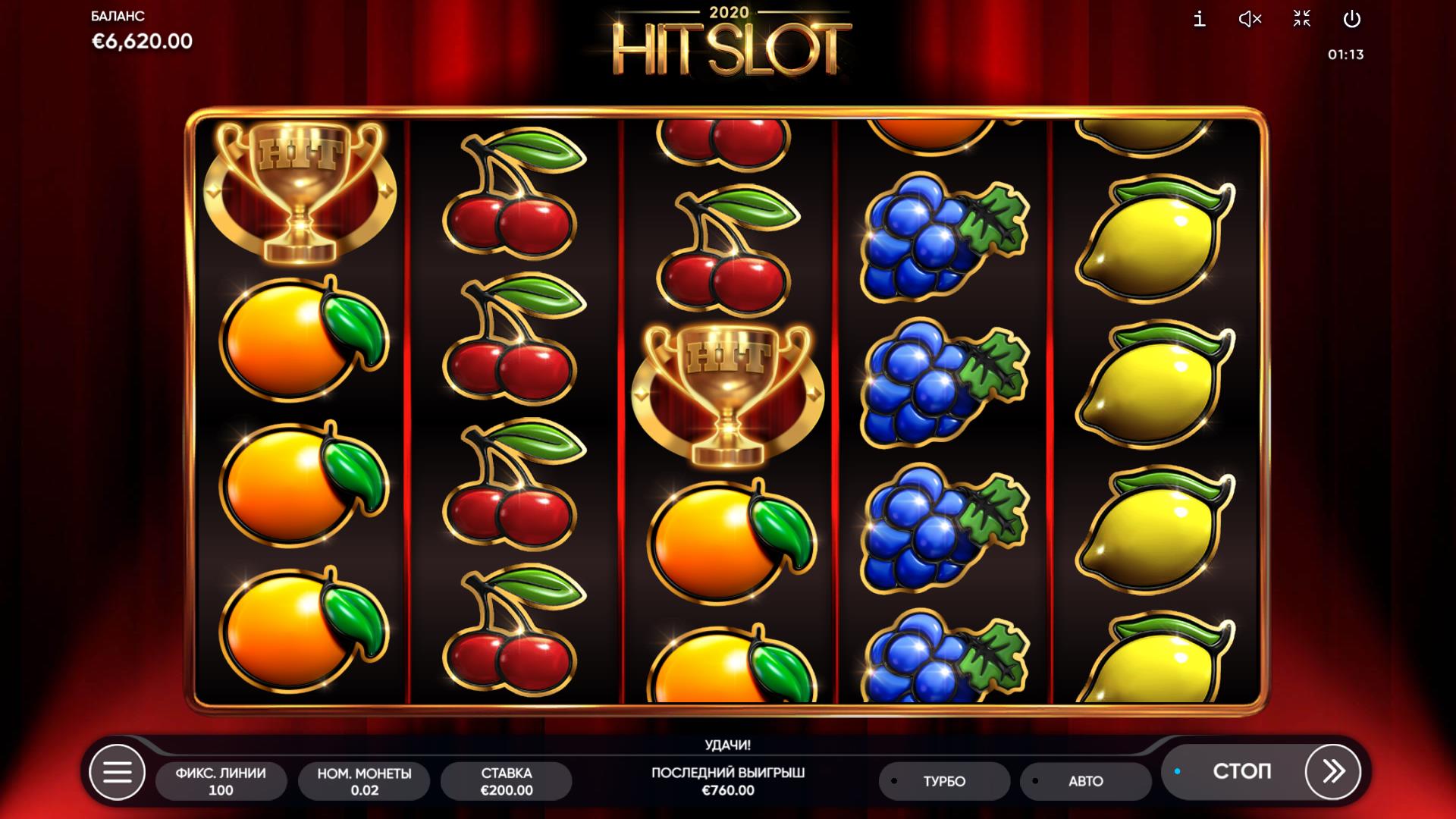Toggle ТУРБО mode
The image size is (1456, 819).
[x=944, y=781]
